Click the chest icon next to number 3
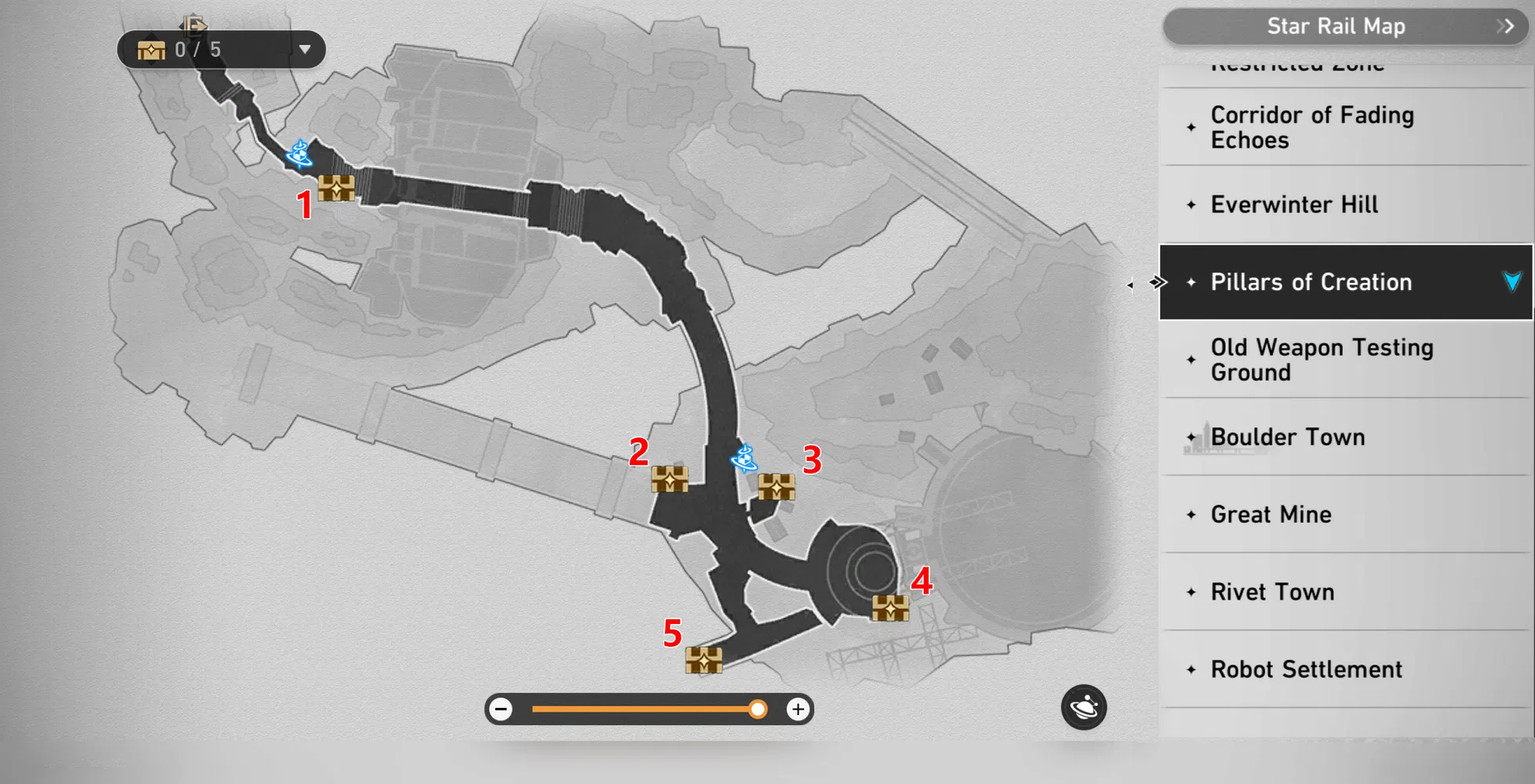1535x784 pixels. [x=777, y=488]
